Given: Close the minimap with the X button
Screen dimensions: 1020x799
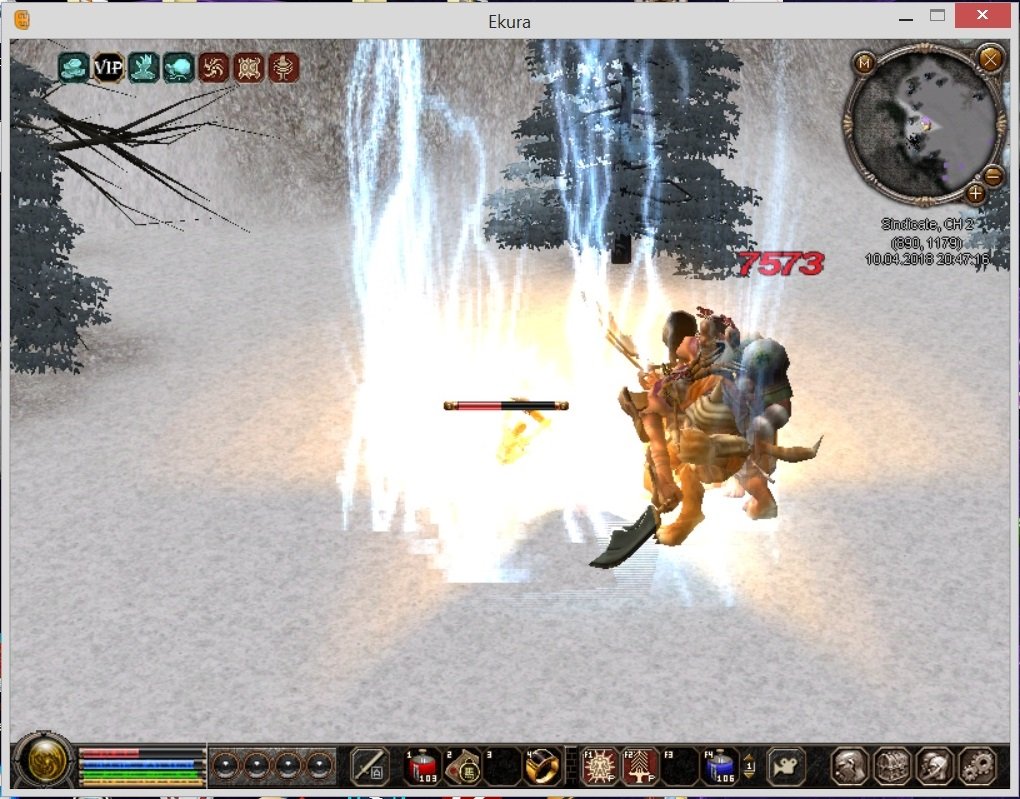Looking at the screenshot, I should (x=990, y=59).
